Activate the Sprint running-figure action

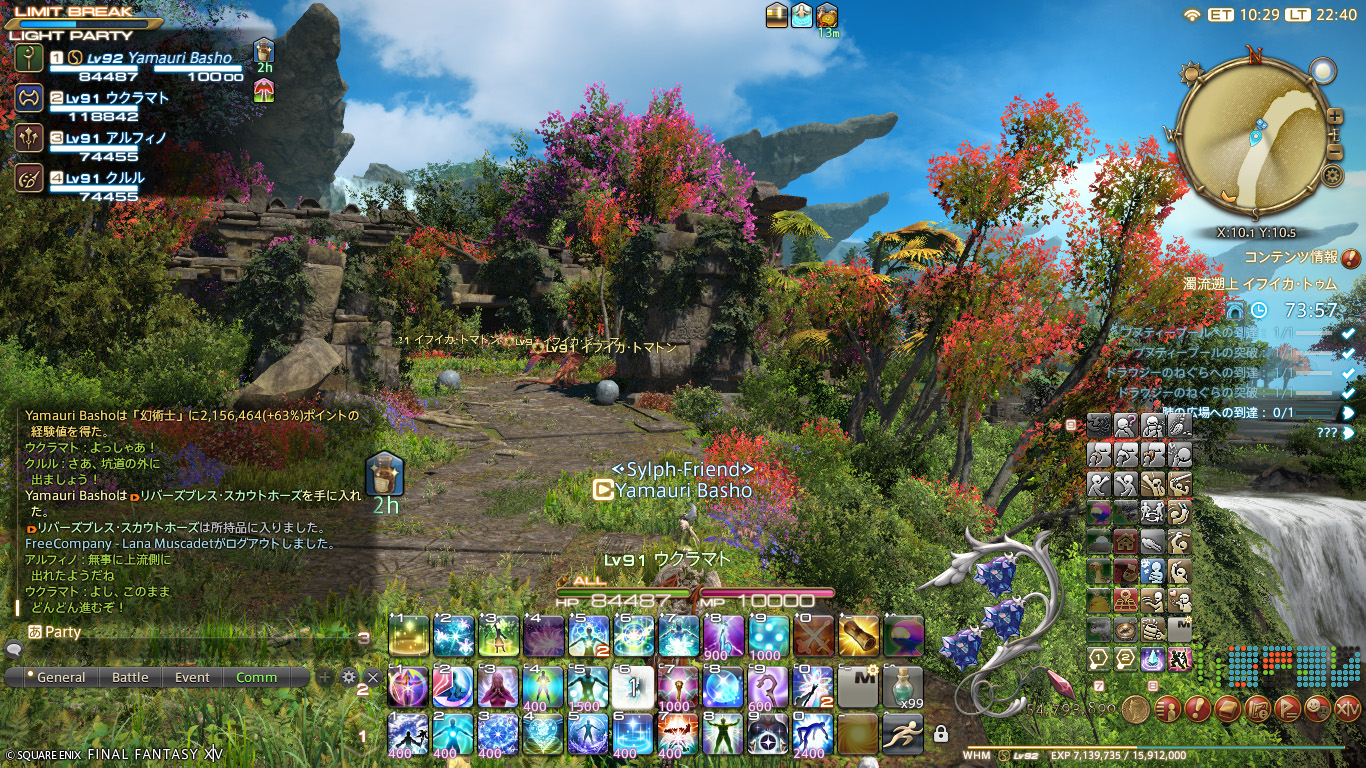[903, 735]
